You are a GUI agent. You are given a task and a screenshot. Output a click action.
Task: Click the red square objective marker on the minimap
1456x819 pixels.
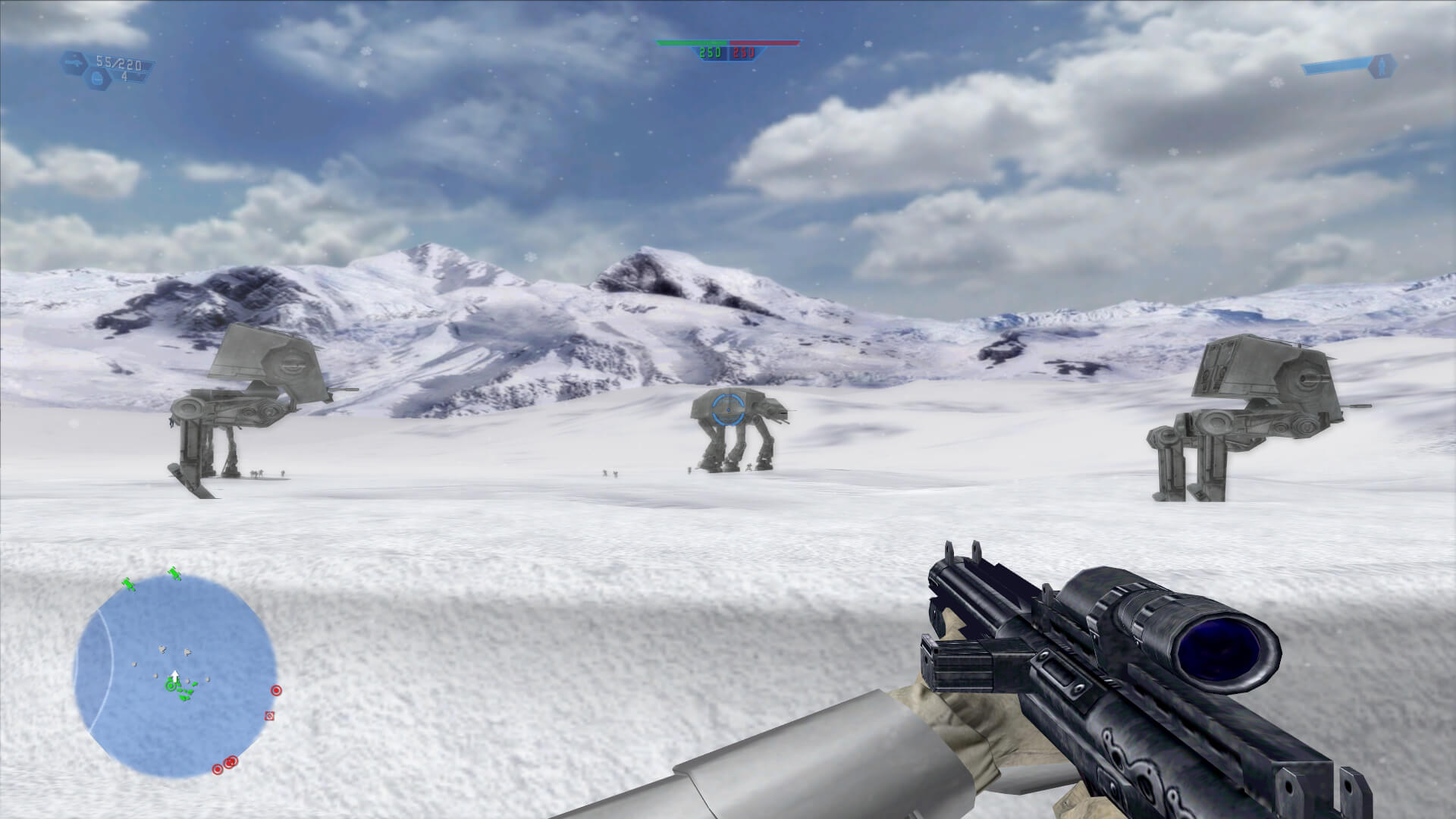[x=269, y=716]
